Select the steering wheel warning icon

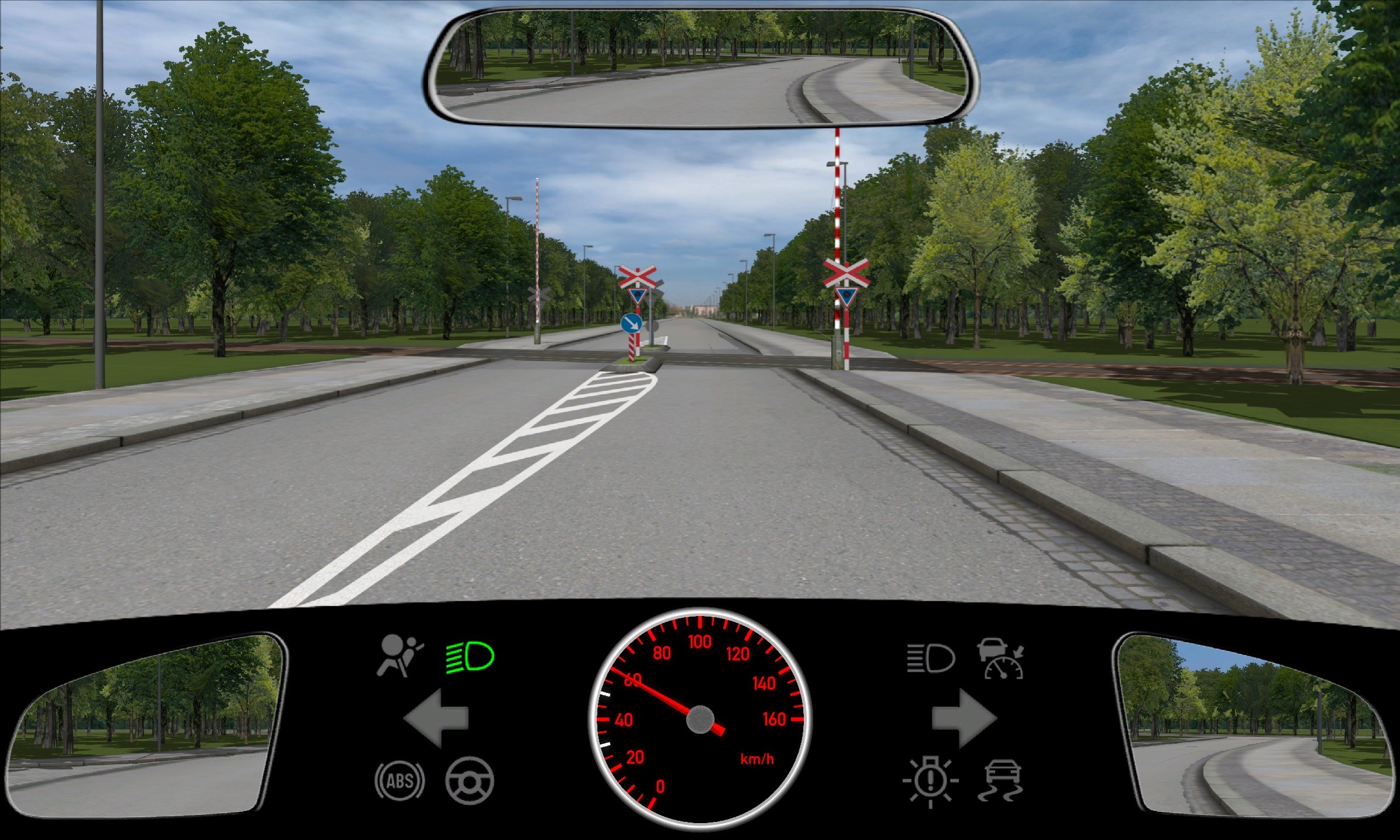[x=470, y=780]
